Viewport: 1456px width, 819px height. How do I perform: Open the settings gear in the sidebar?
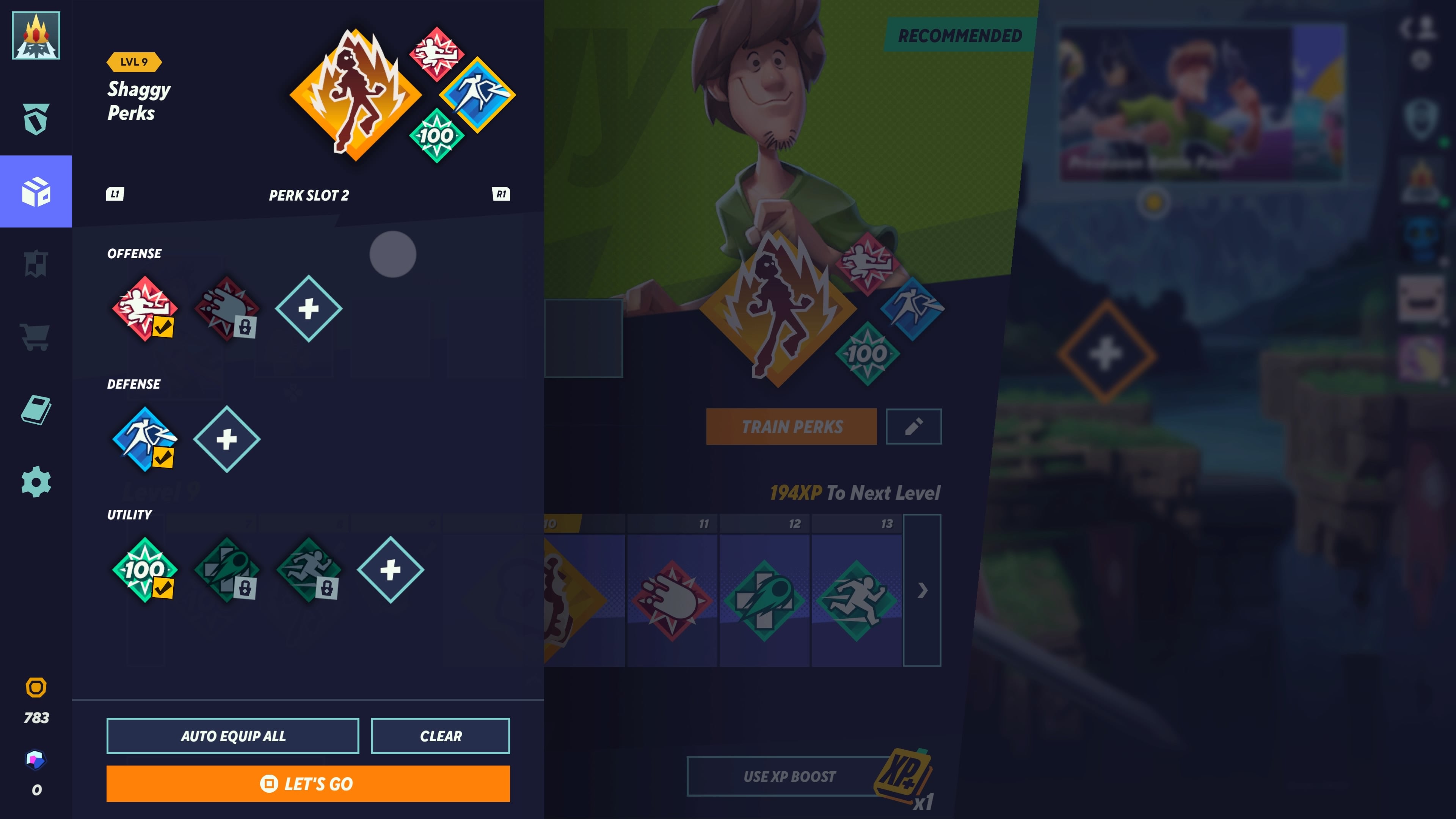pos(36,482)
